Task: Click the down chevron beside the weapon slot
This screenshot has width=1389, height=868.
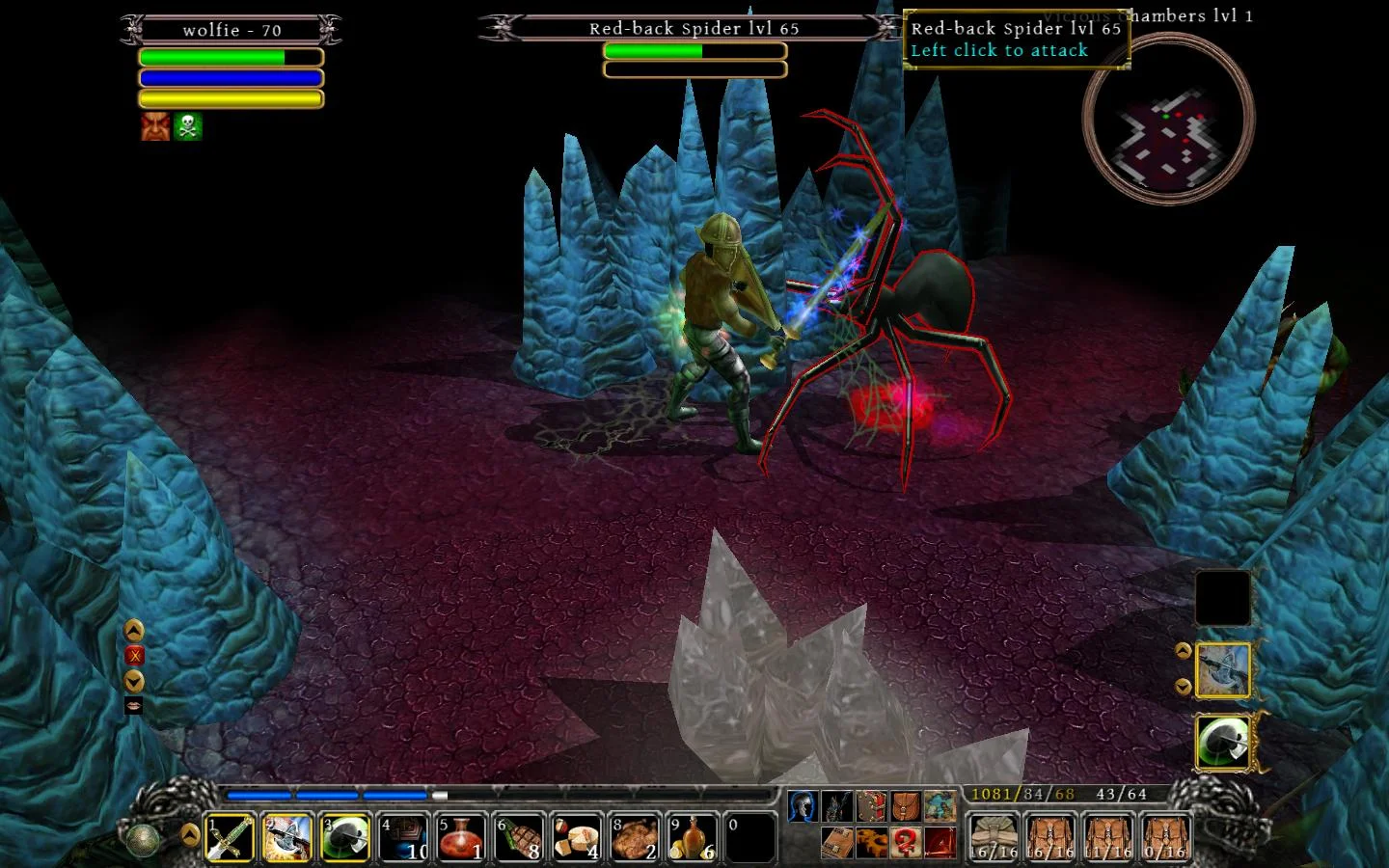Action: [x=1182, y=687]
